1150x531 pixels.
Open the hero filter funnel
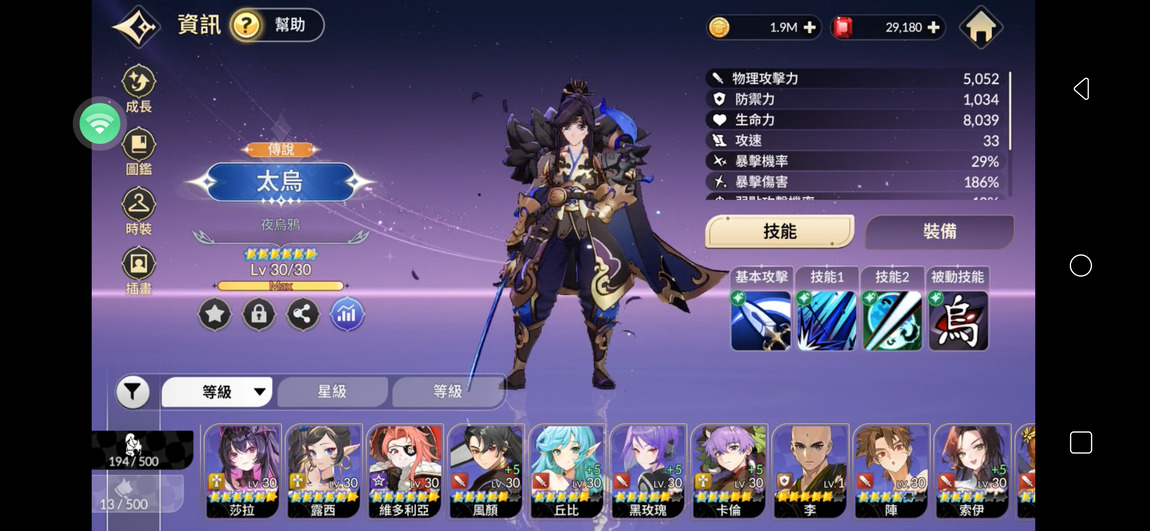[133, 392]
